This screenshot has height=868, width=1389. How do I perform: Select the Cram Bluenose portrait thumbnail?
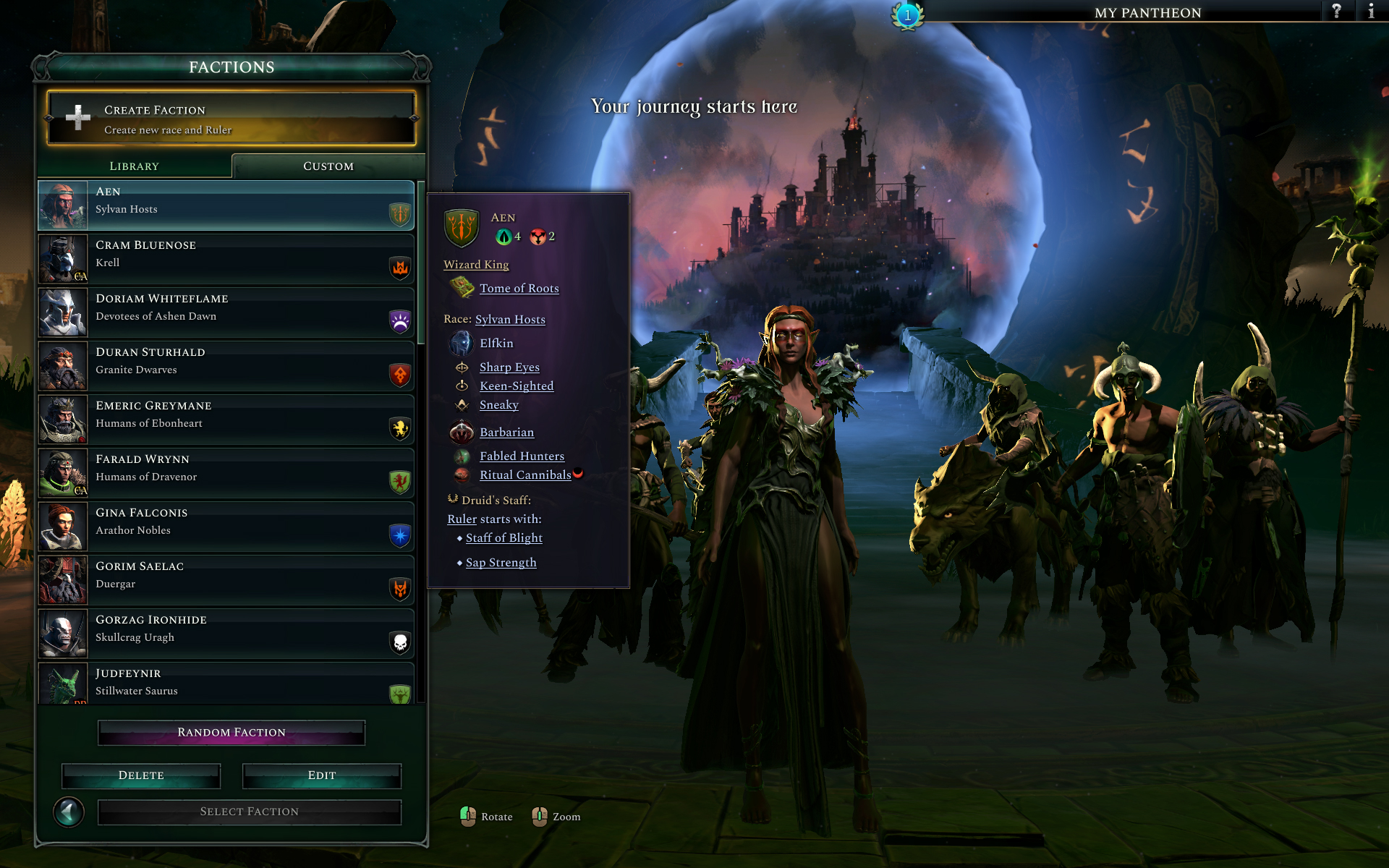click(62, 259)
